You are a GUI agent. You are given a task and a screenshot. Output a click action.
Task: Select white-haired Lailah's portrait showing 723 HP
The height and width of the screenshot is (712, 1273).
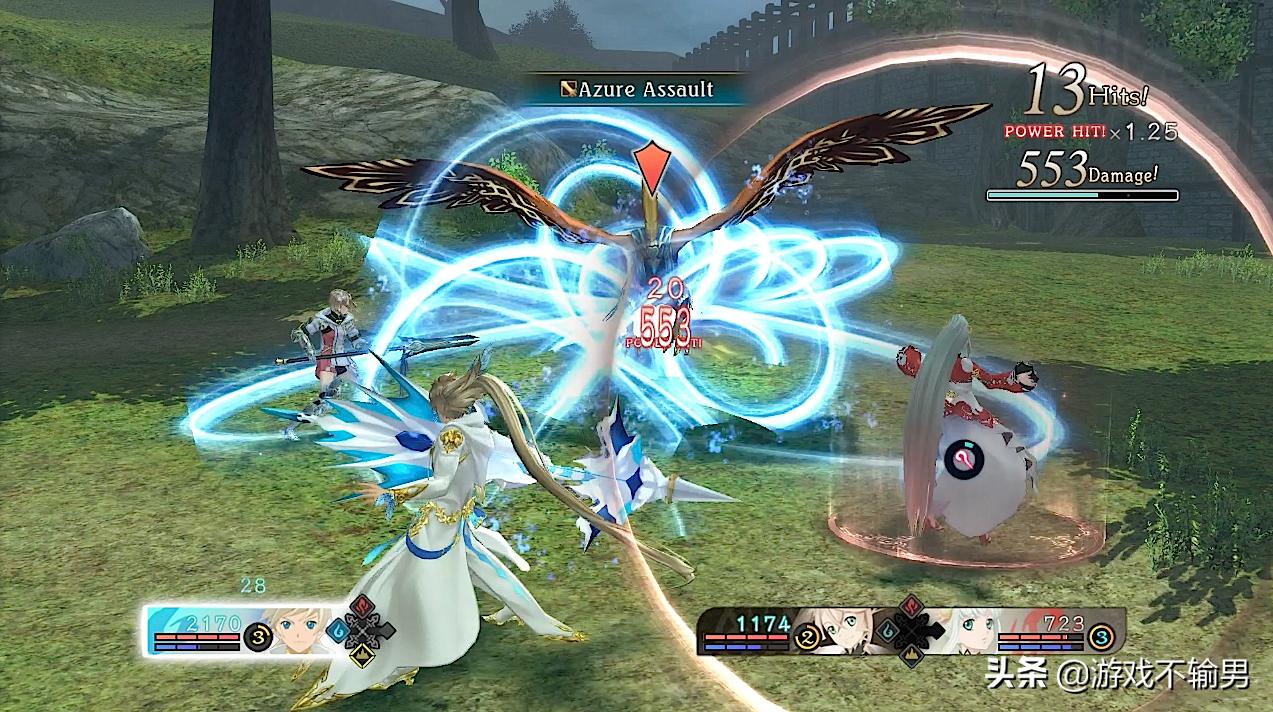[x=972, y=630]
